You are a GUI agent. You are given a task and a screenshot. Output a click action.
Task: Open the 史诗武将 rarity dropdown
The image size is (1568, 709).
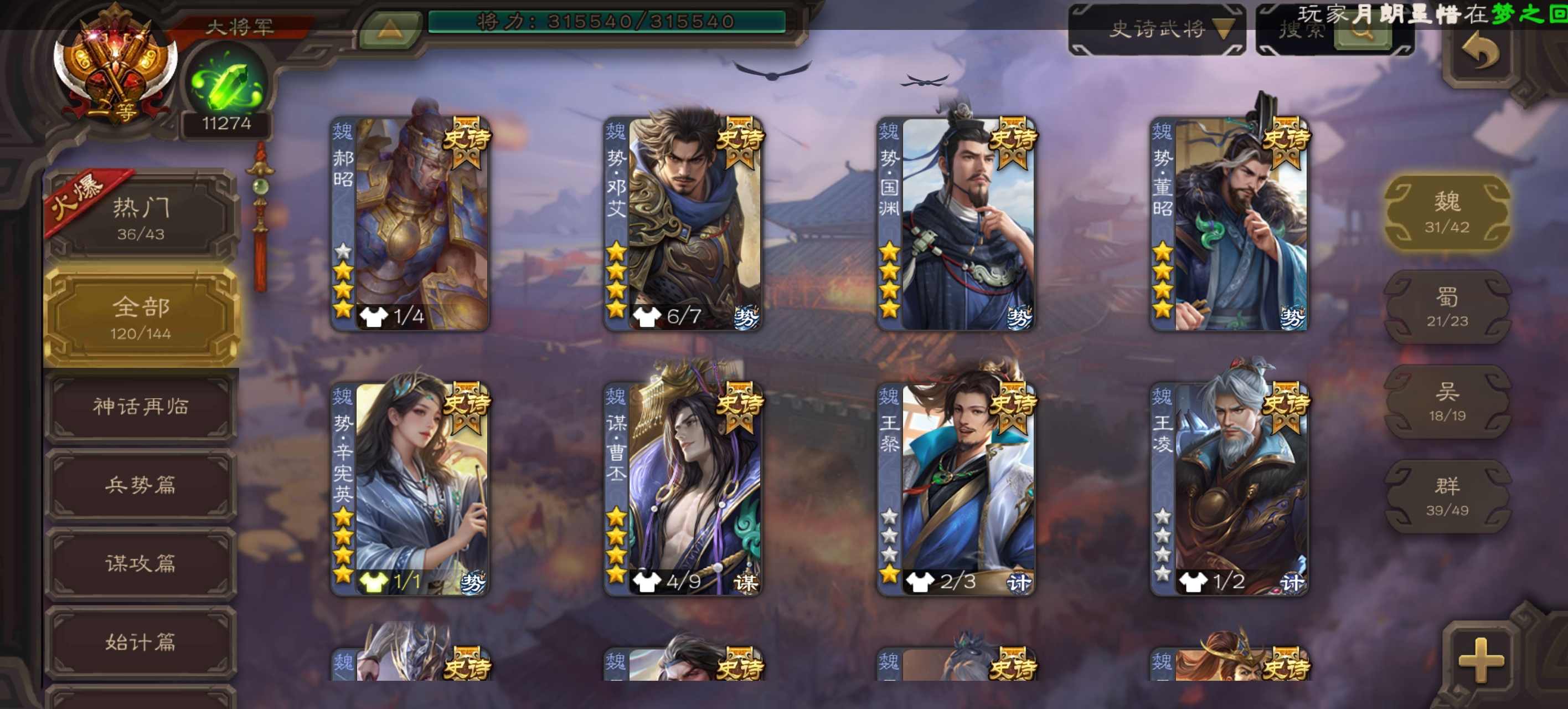tap(1157, 29)
